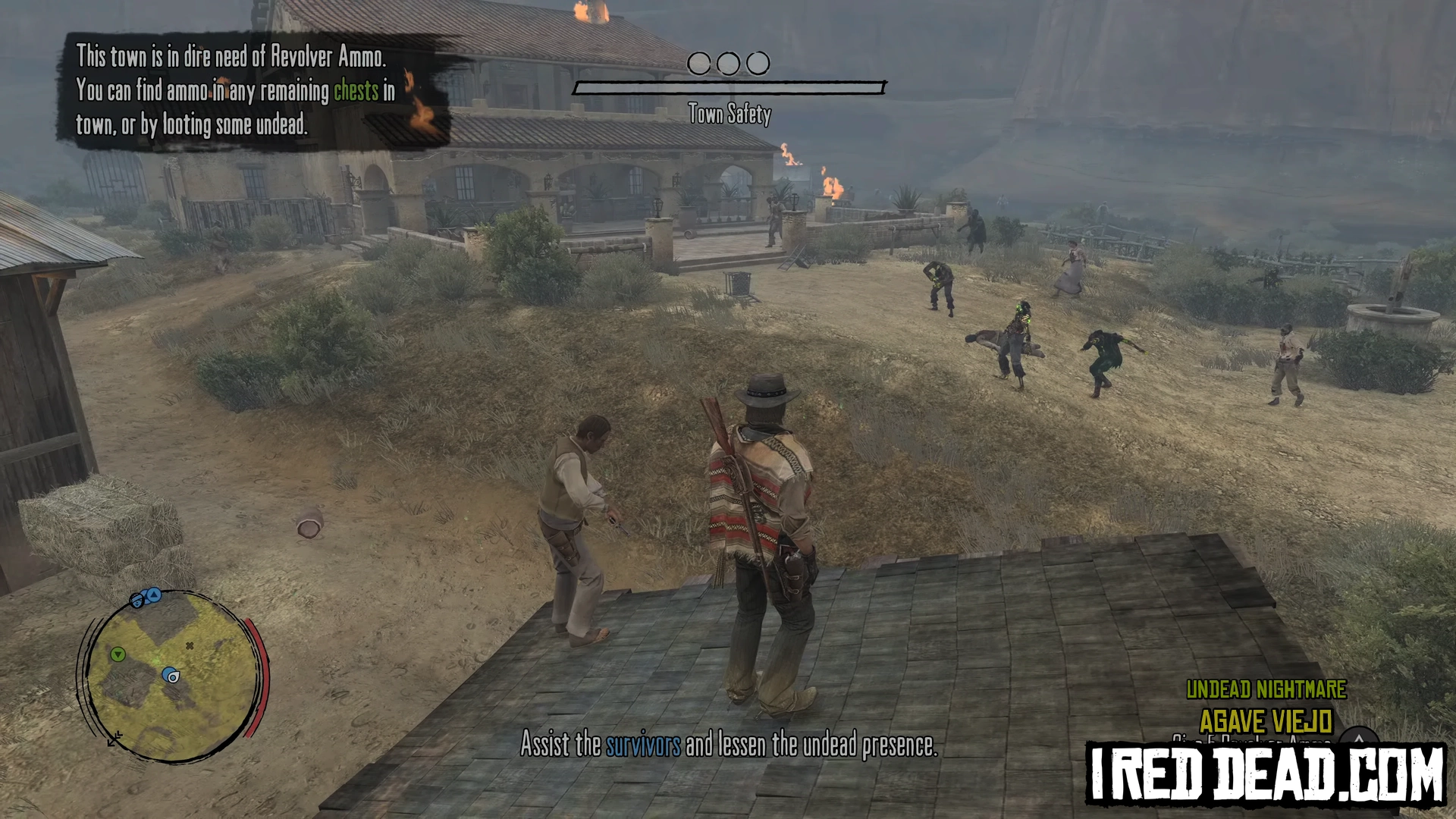Click the black hat-wearing face marker on the minimap rim
Image resolution: width=1456 pixels, height=819 pixels.
pyautogui.click(x=137, y=601)
